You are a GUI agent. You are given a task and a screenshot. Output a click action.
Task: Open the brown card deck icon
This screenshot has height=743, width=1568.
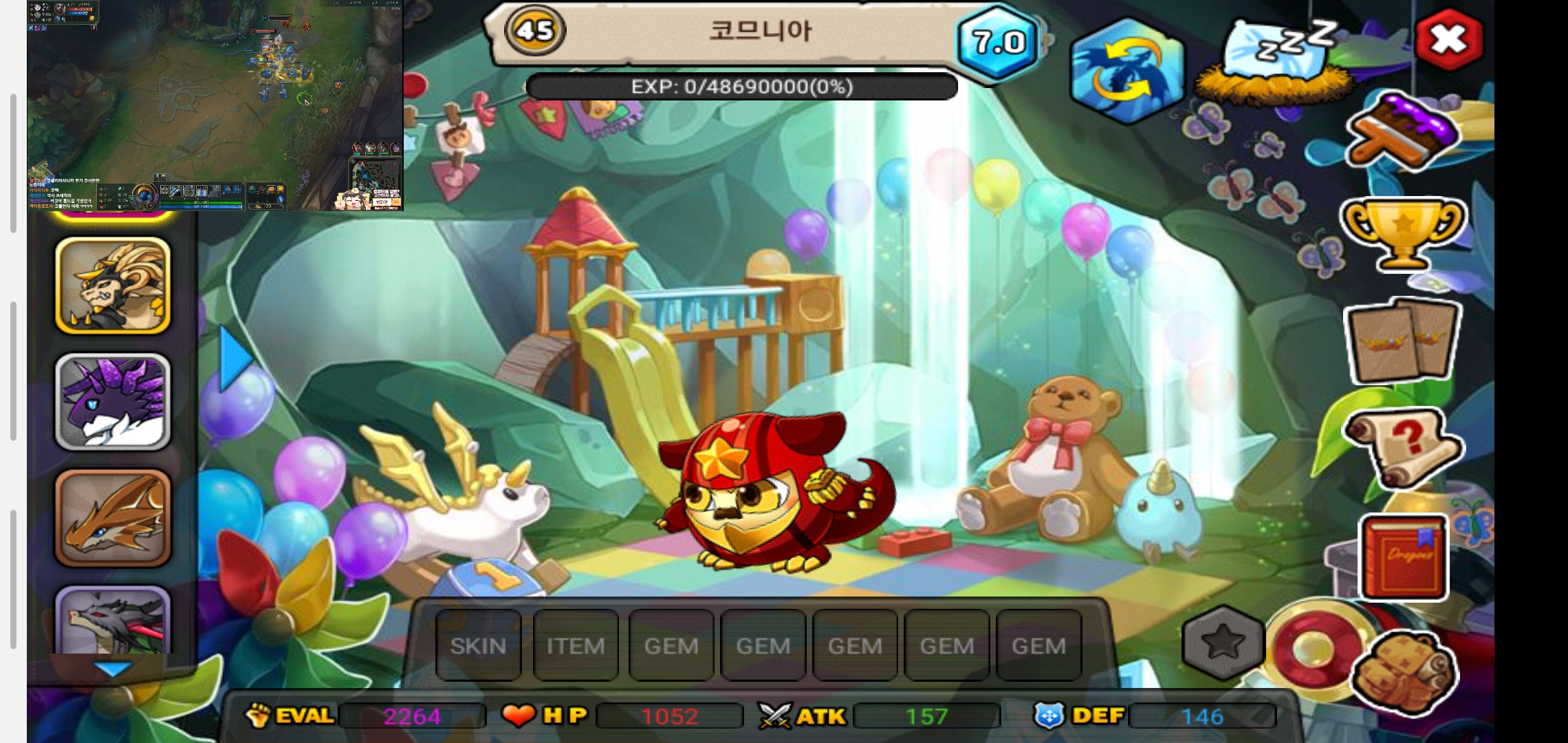tap(1403, 341)
